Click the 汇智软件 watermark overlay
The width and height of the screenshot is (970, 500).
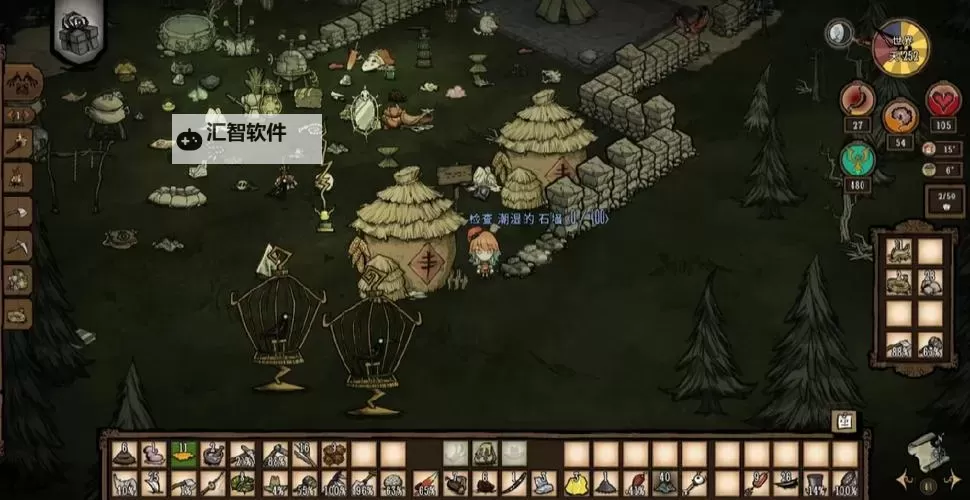click(x=247, y=139)
